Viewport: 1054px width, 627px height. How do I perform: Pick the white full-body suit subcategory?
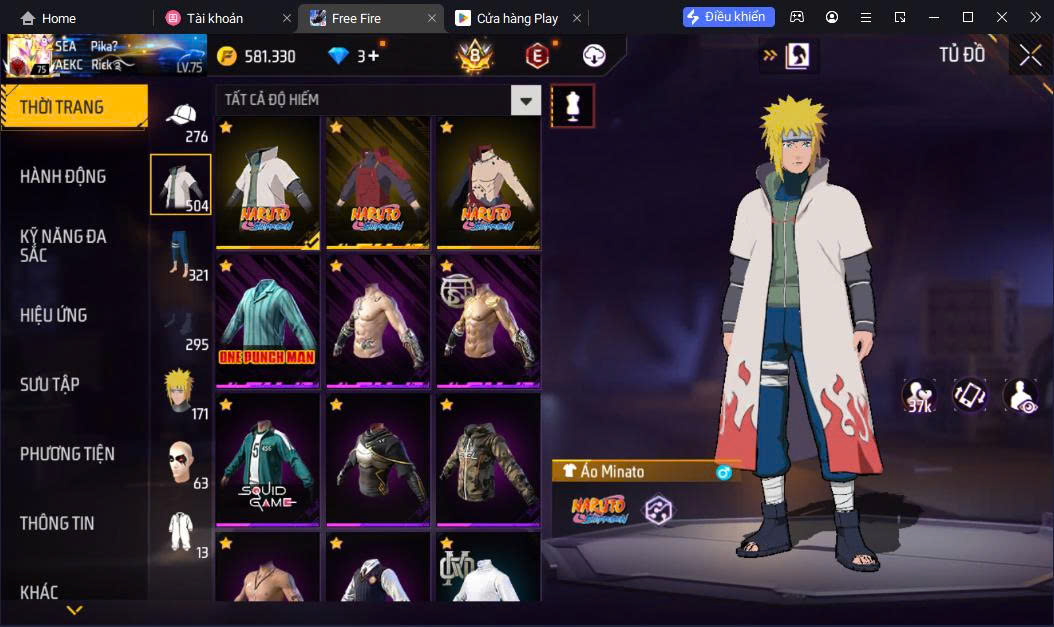tap(181, 531)
